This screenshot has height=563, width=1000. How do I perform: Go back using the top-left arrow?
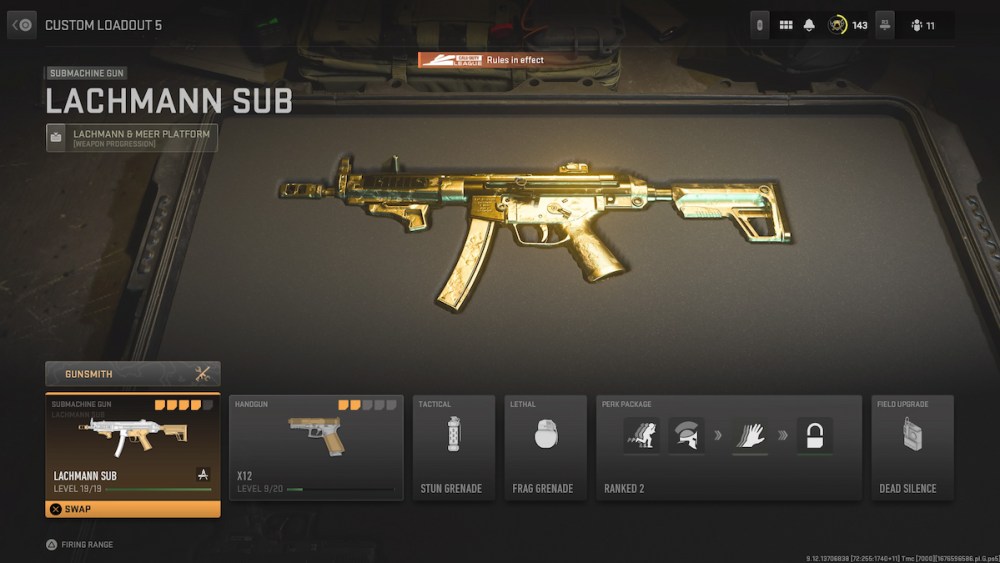22,24
